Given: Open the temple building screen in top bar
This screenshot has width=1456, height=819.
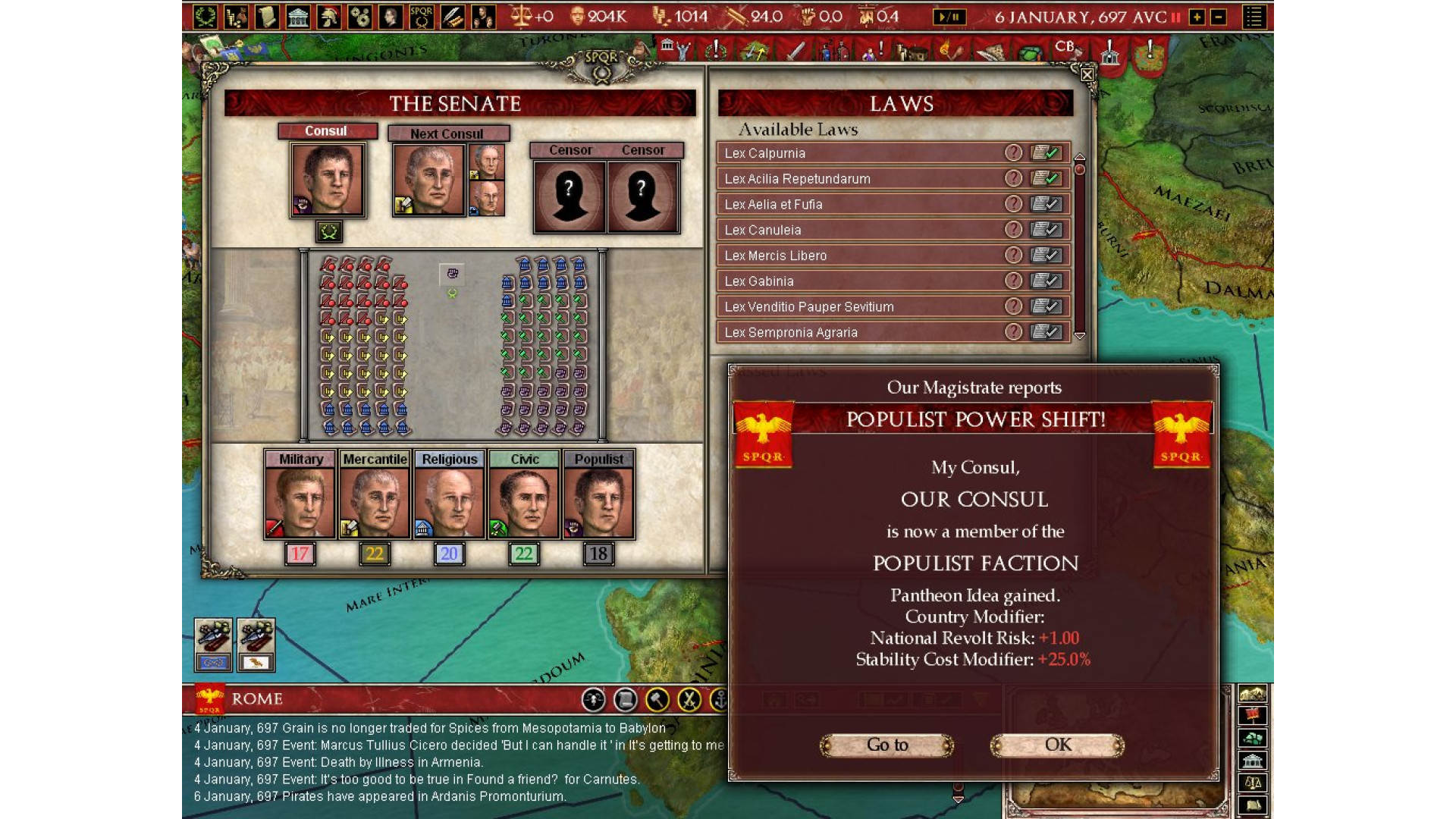Looking at the screenshot, I should [x=298, y=17].
